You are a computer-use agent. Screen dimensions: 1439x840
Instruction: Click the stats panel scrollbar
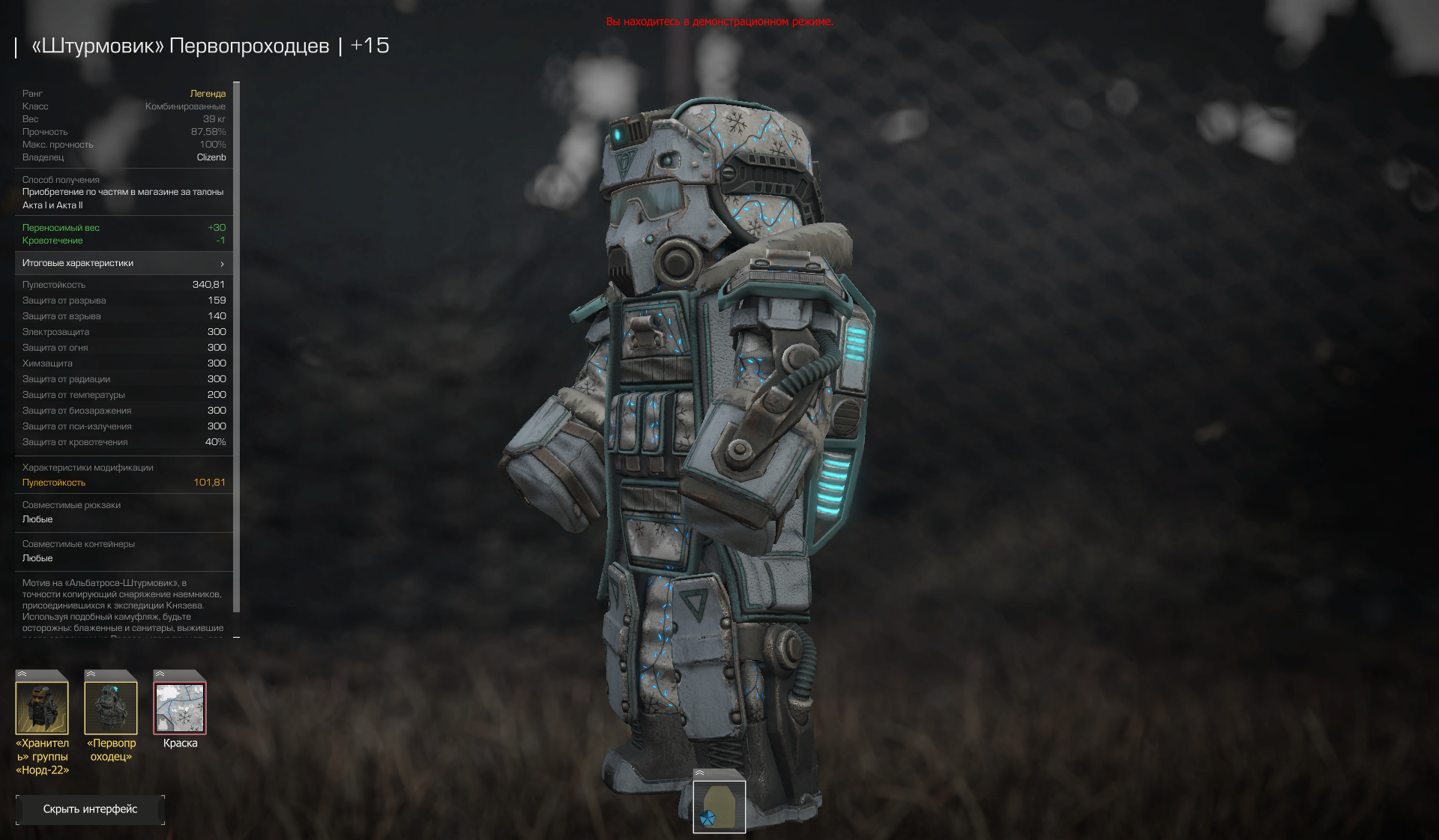[237, 345]
